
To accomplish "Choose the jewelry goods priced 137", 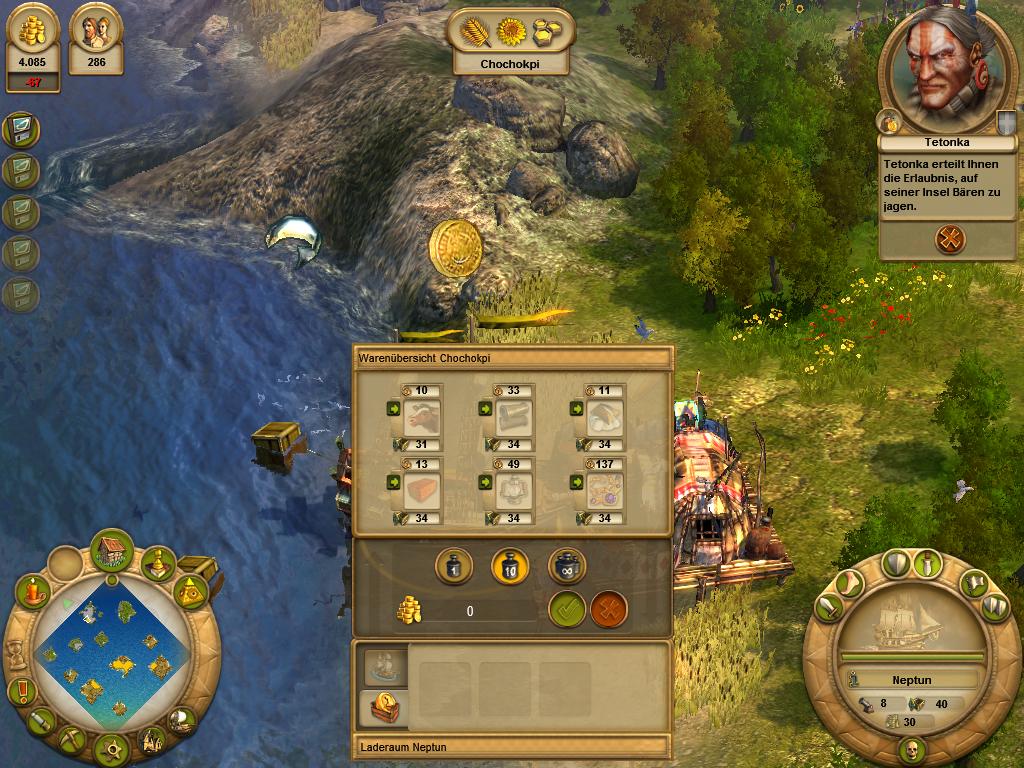I will click(x=606, y=492).
